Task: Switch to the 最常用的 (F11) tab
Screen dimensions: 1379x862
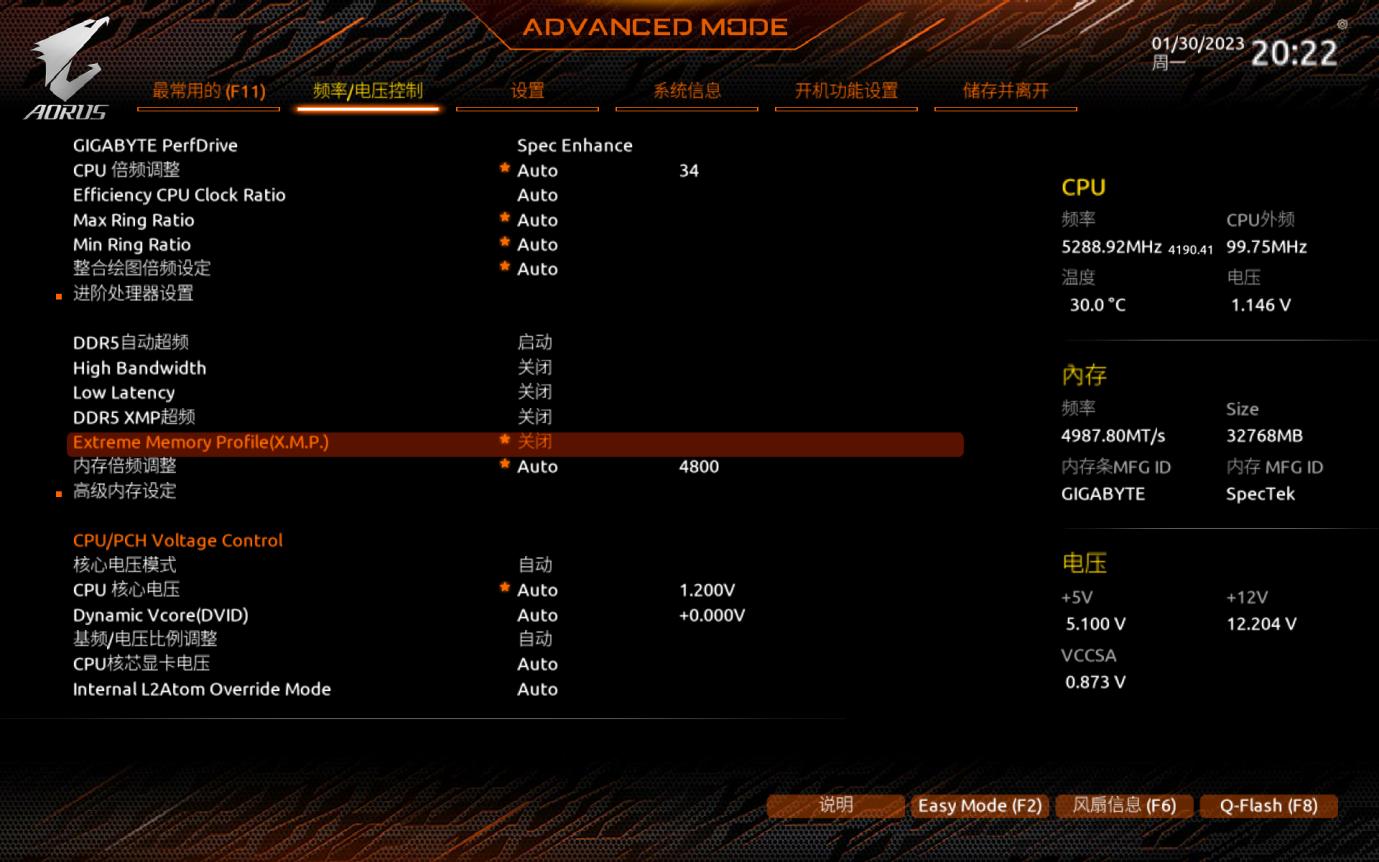Action: click(x=209, y=91)
